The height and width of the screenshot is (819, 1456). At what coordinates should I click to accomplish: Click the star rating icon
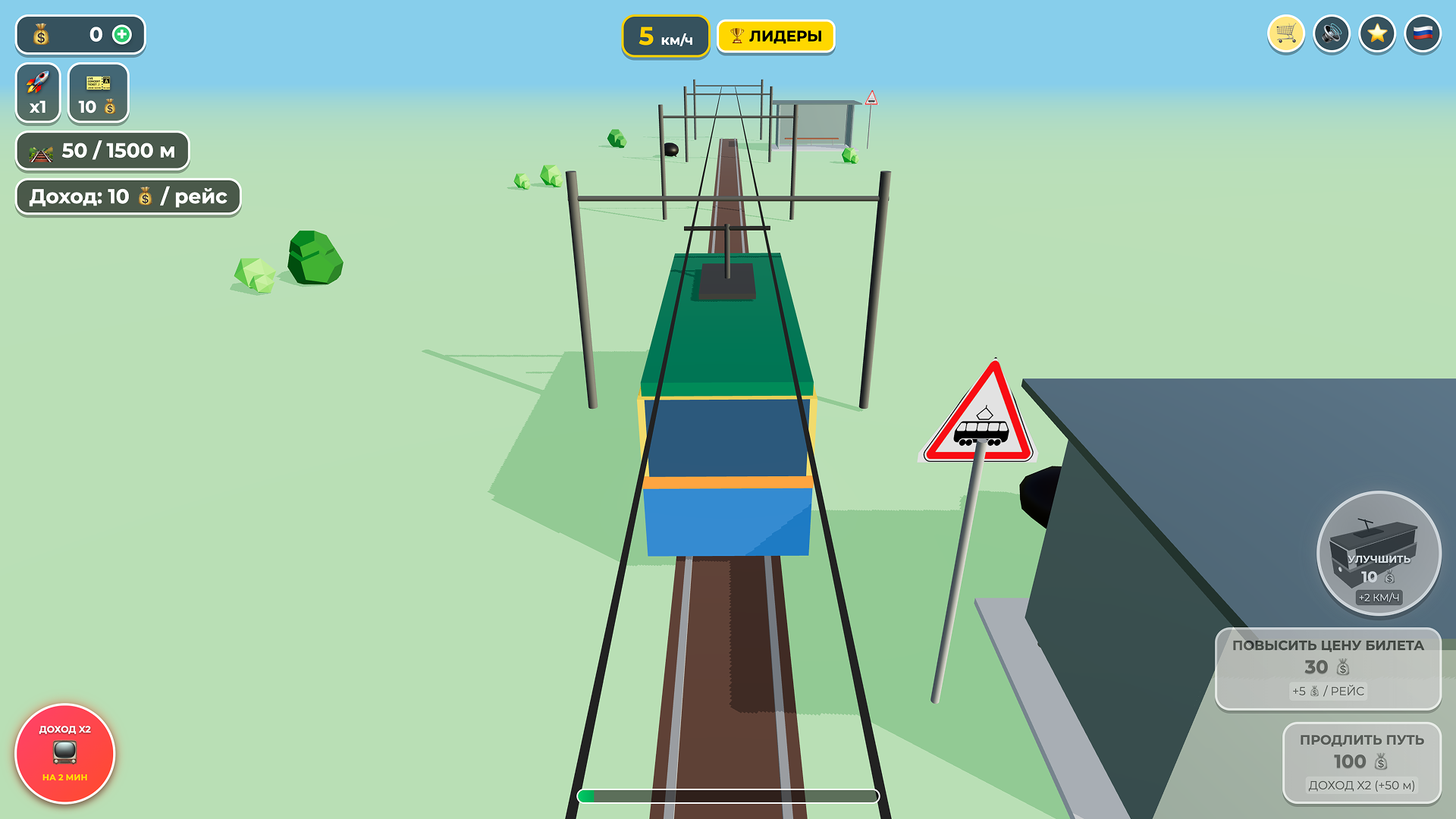tap(1376, 33)
